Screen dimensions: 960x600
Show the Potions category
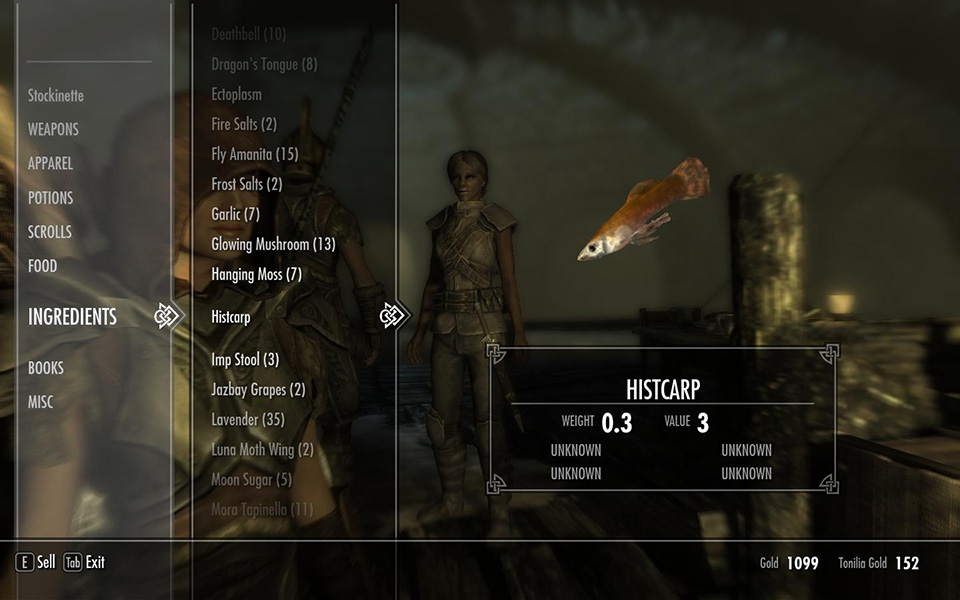[x=50, y=198]
